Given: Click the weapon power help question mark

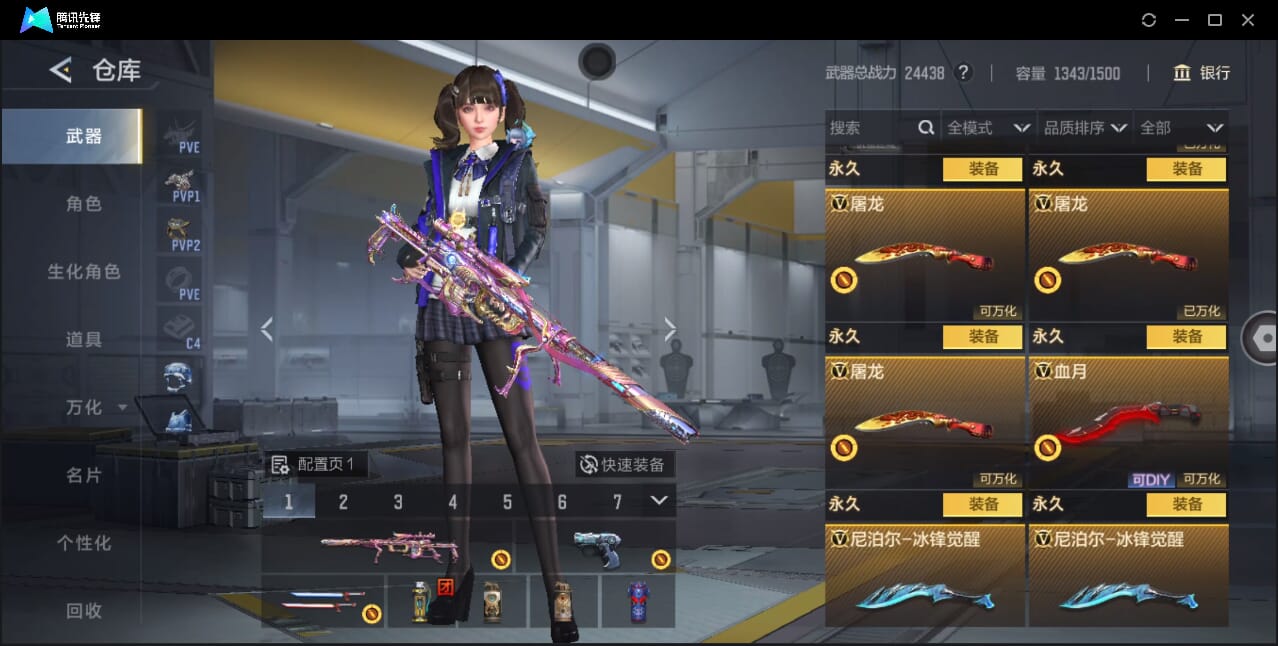Looking at the screenshot, I should tap(963, 73).
